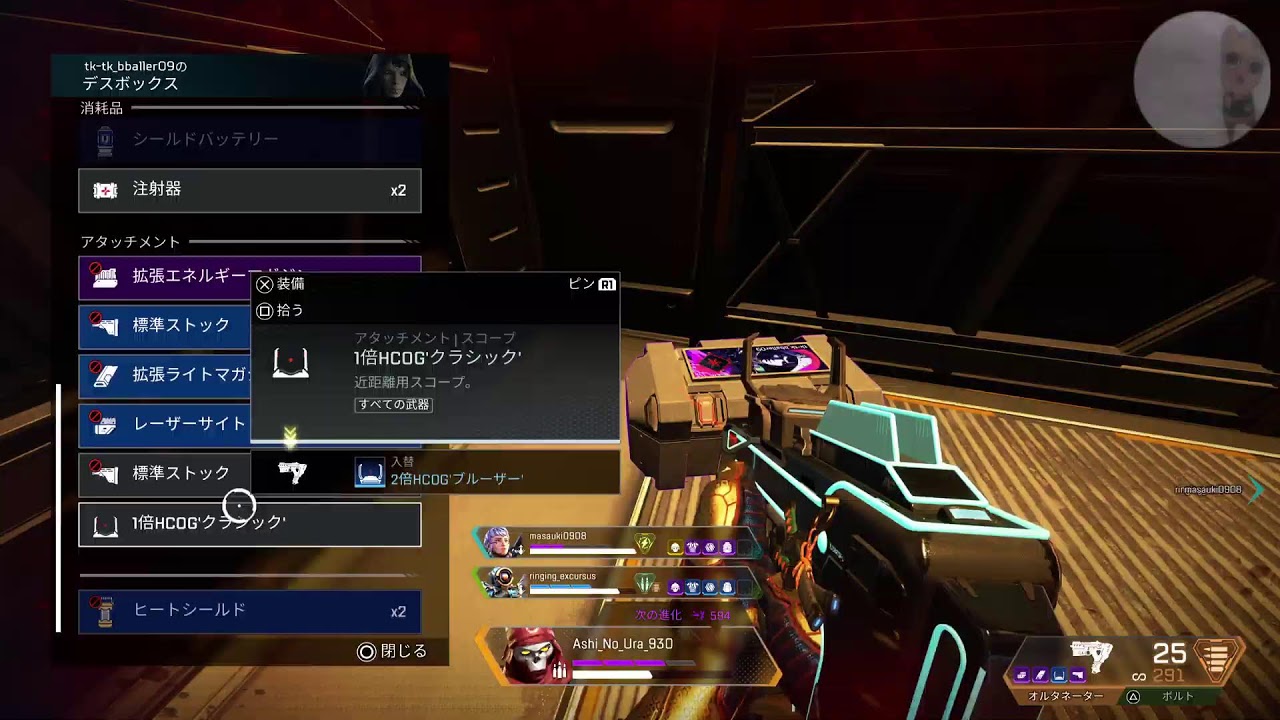1280x720 pixels.
Task: Select the blue 標準ストック standard stock row
Action: 165,325
